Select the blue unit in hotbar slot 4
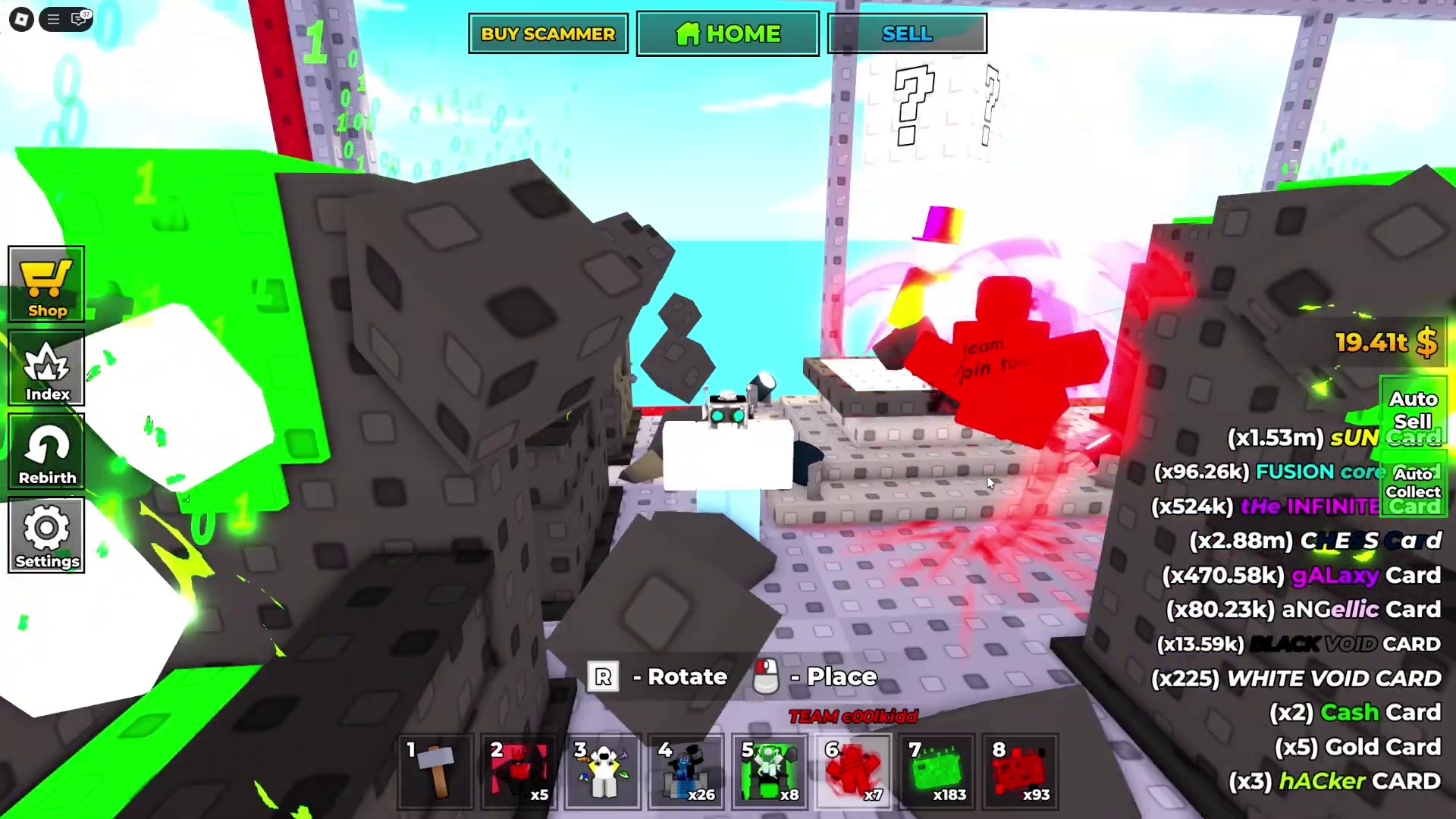Viewport: 1456px width, 819px height. coord(686,770)
